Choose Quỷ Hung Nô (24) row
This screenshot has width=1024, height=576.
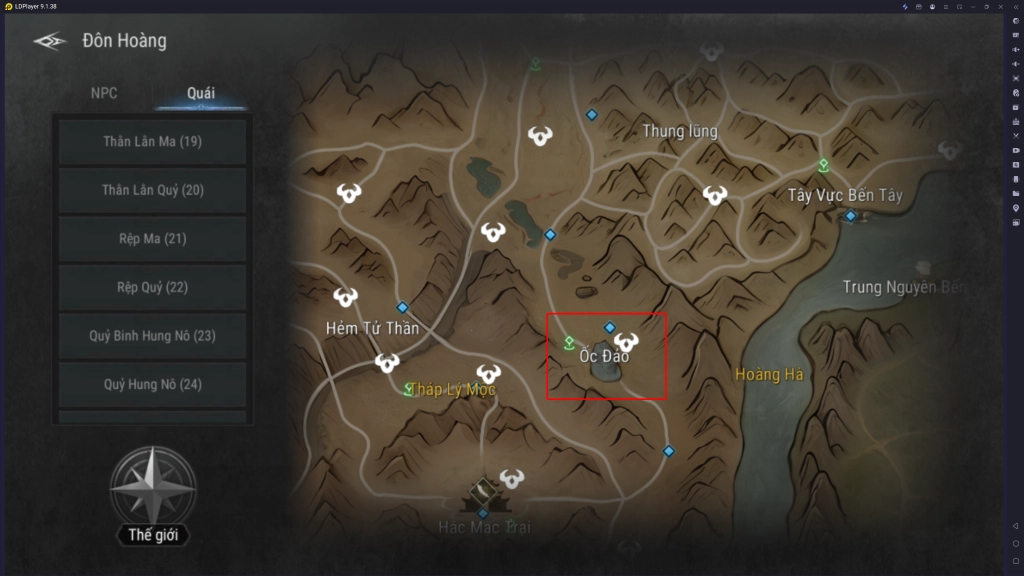coord(152,384)
